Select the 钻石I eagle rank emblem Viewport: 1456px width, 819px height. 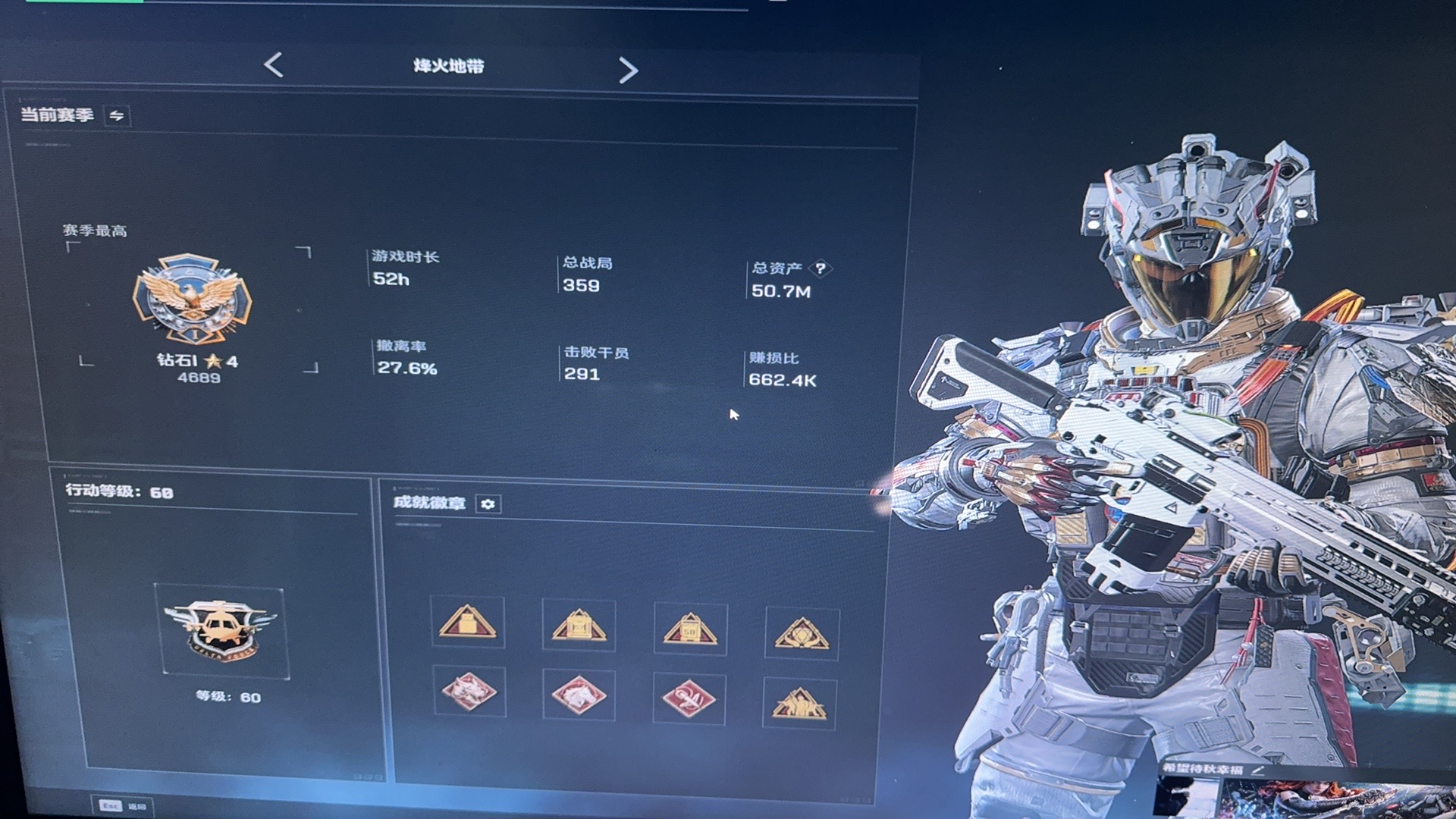coord(193,298)
